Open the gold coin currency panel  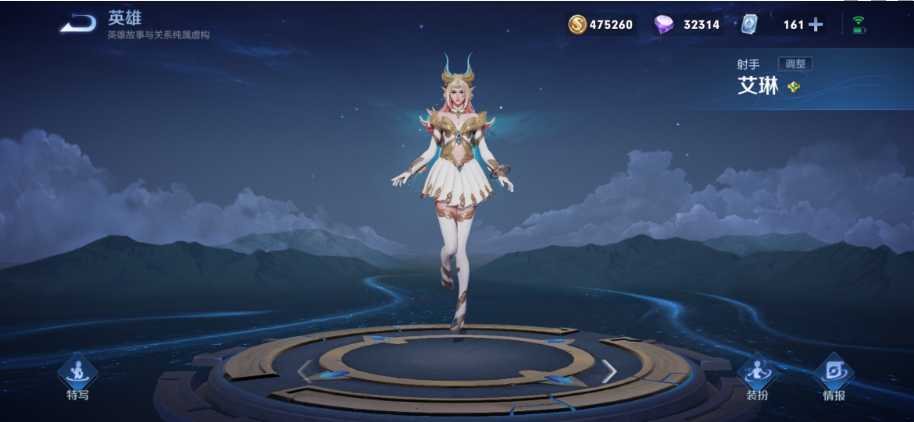(578, 24)
